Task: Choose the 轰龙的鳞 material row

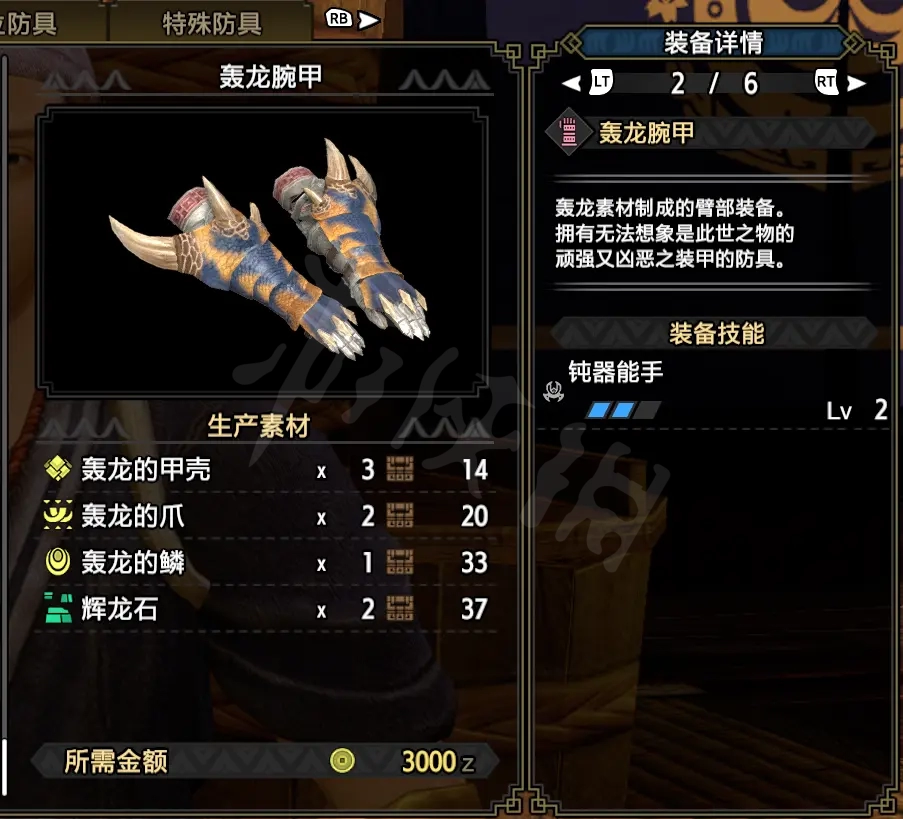Action: click(265, 563)
